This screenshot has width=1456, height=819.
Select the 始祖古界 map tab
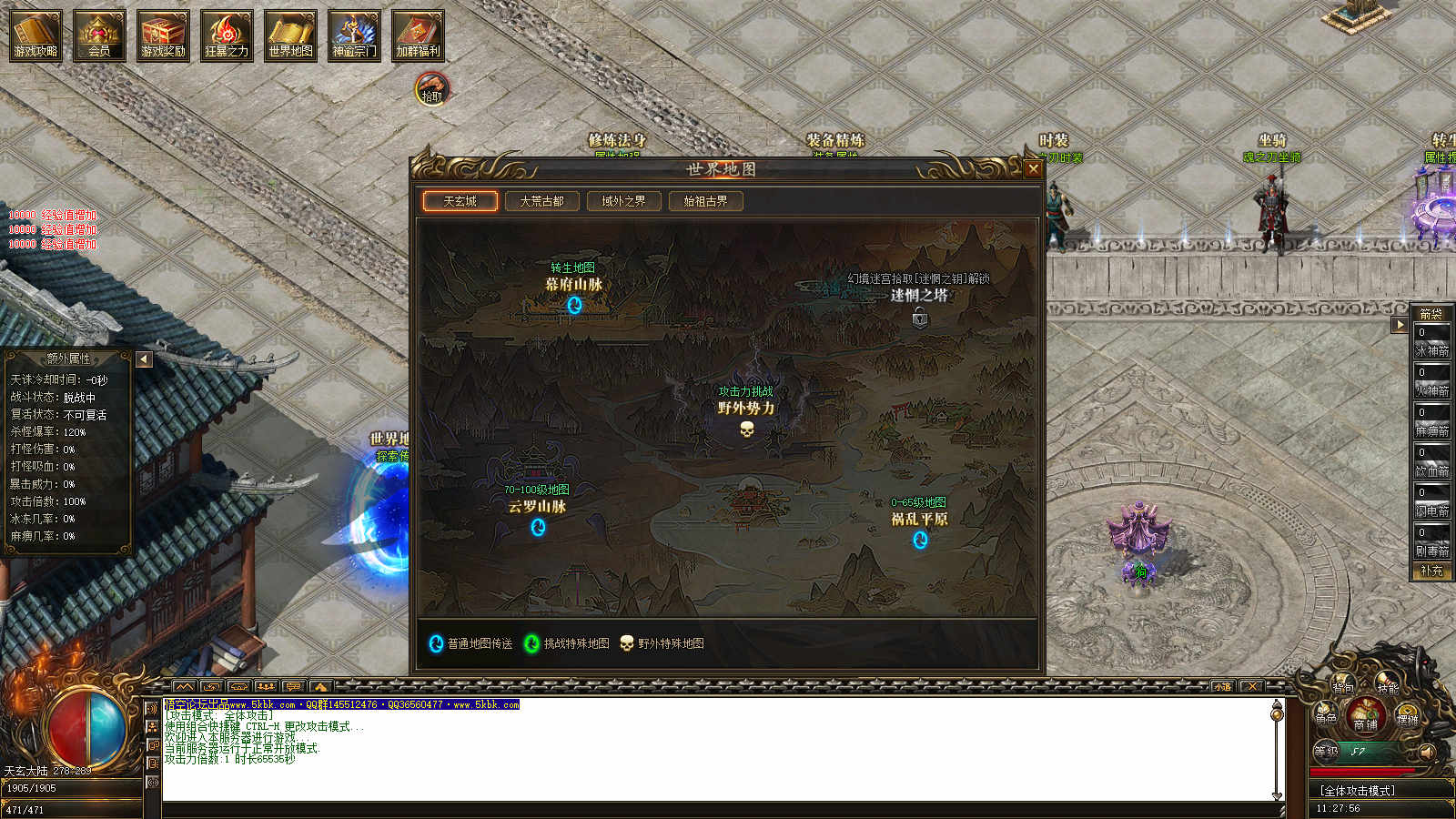[705, 201]
